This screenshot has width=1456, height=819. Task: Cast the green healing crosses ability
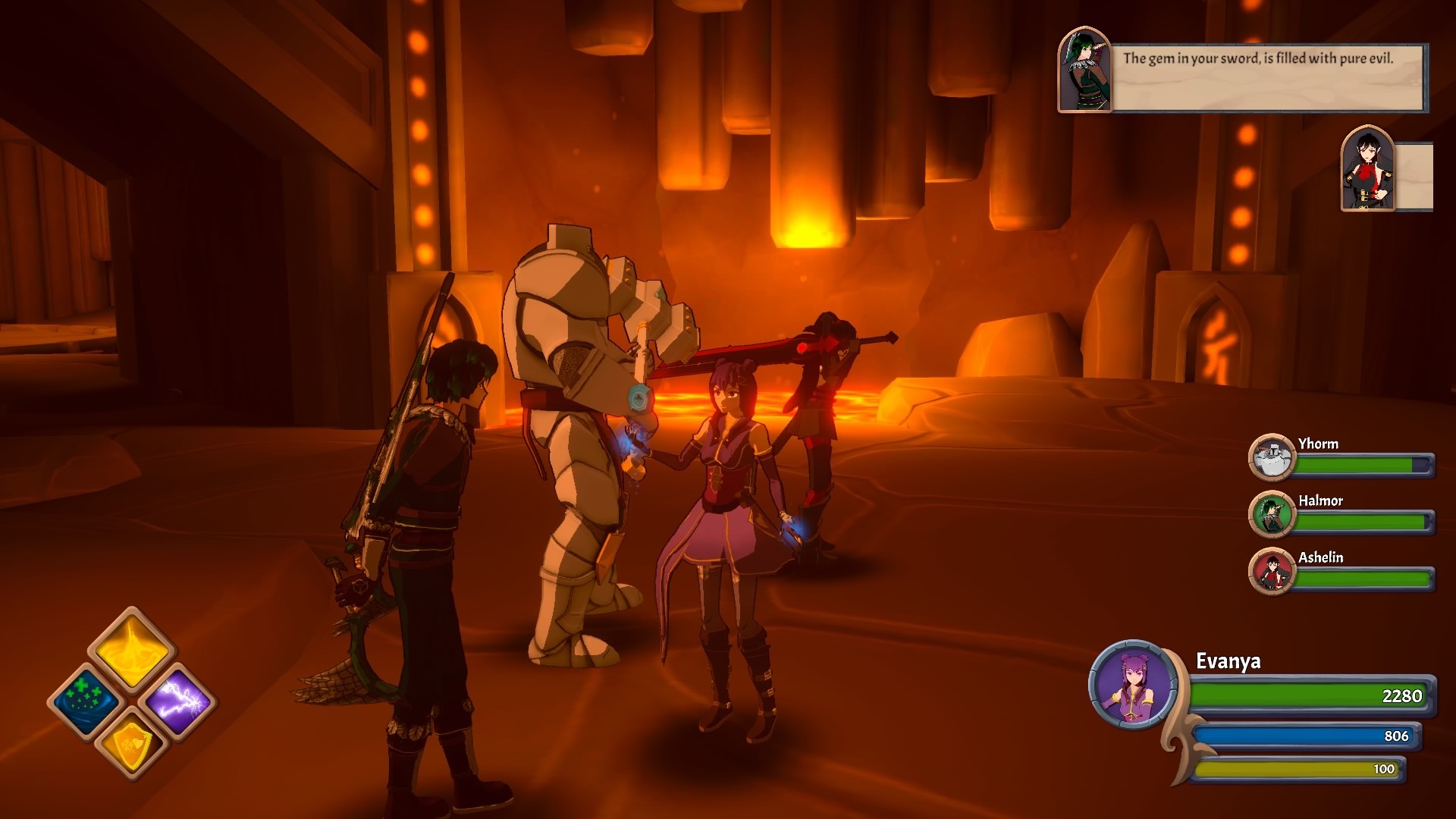click(86, 701)
